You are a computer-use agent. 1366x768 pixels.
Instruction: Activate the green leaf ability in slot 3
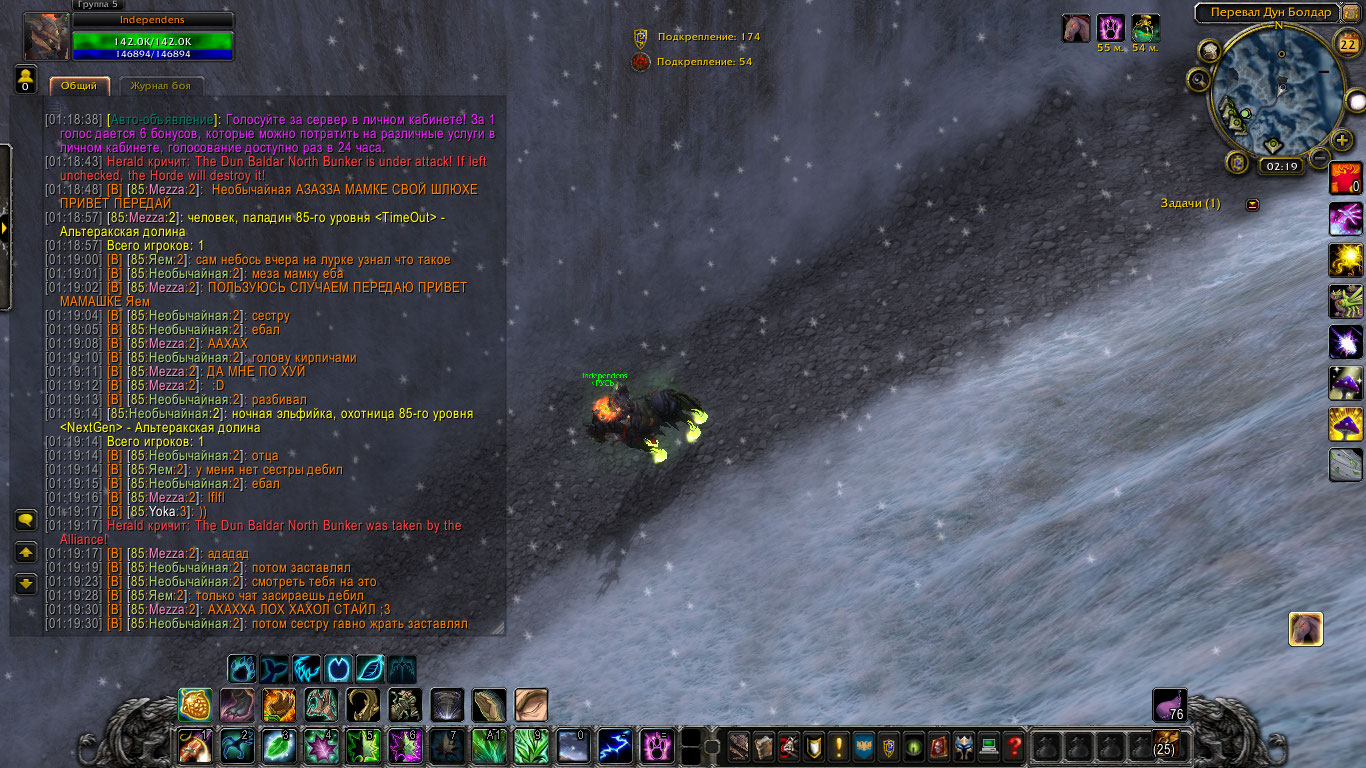tap(278, 746)
